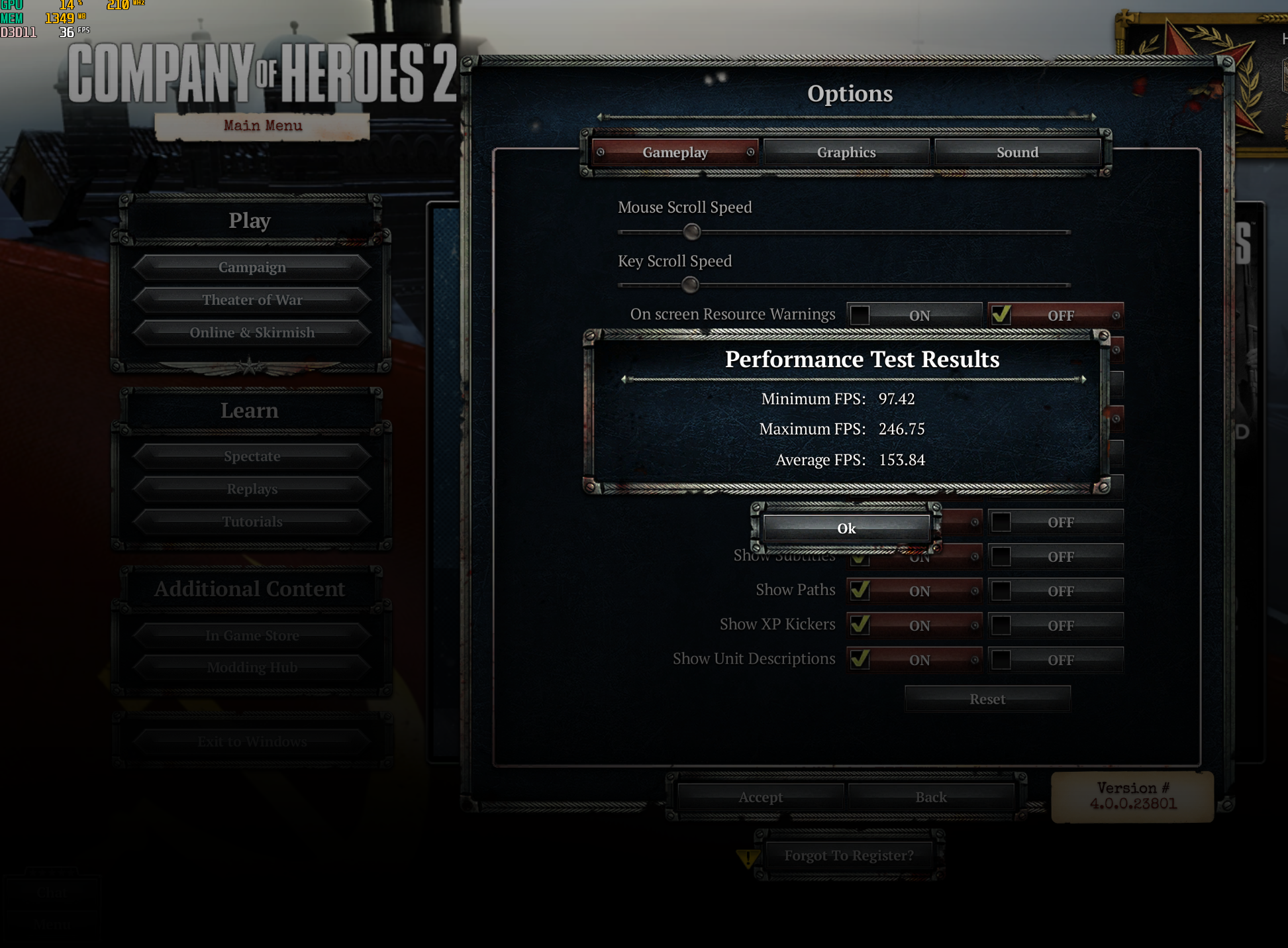Open the Campaign menu entry
Image resolution: width=1288 pixels, height=948 pixels.
(x=252, y=267)
